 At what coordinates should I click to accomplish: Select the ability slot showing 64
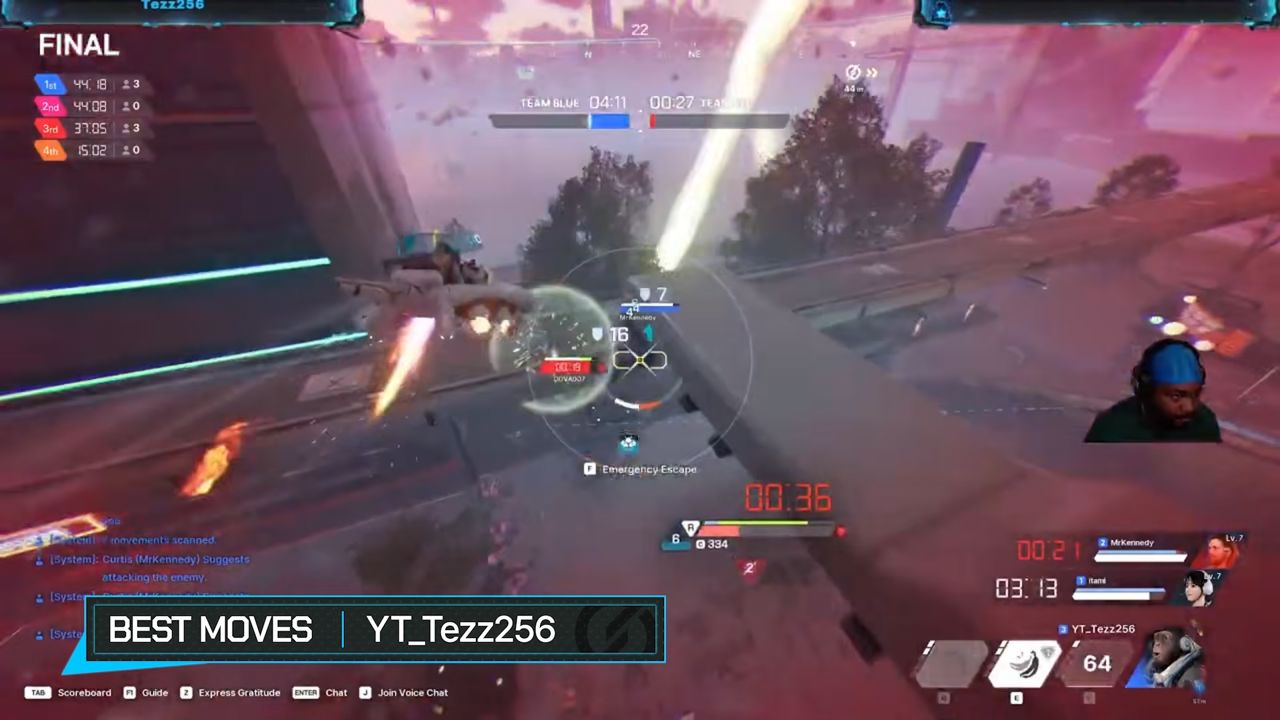(x=1096, y=663)
